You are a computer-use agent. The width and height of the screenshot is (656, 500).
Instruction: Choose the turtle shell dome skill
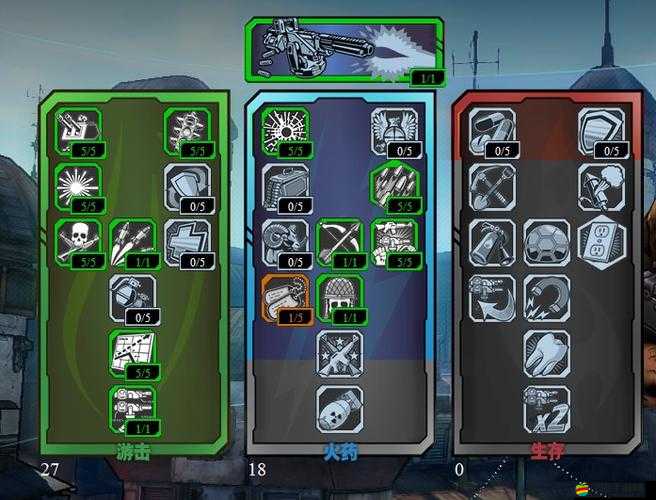coord(546,242)
